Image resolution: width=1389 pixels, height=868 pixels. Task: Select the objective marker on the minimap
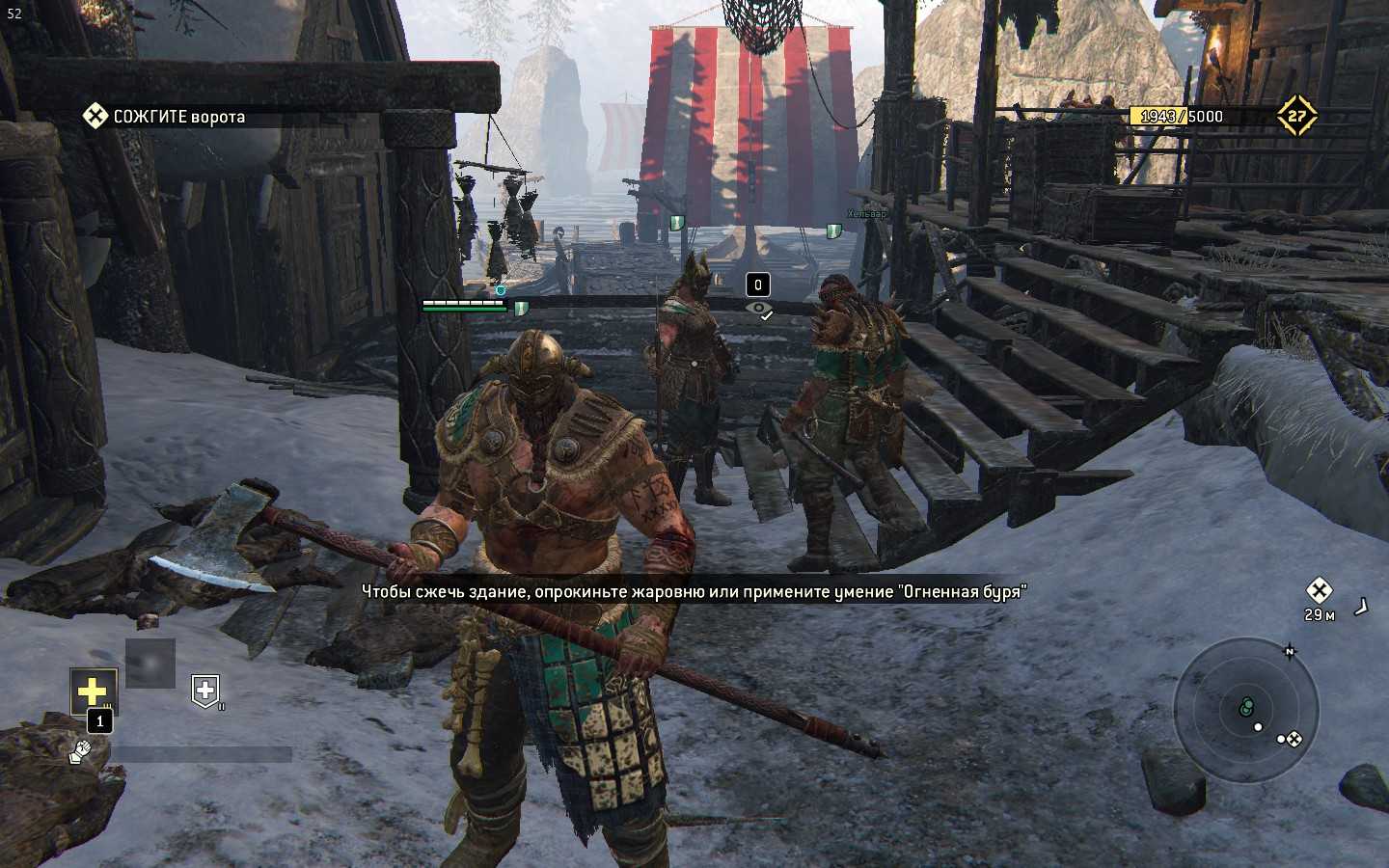[x=1294, y=739]
